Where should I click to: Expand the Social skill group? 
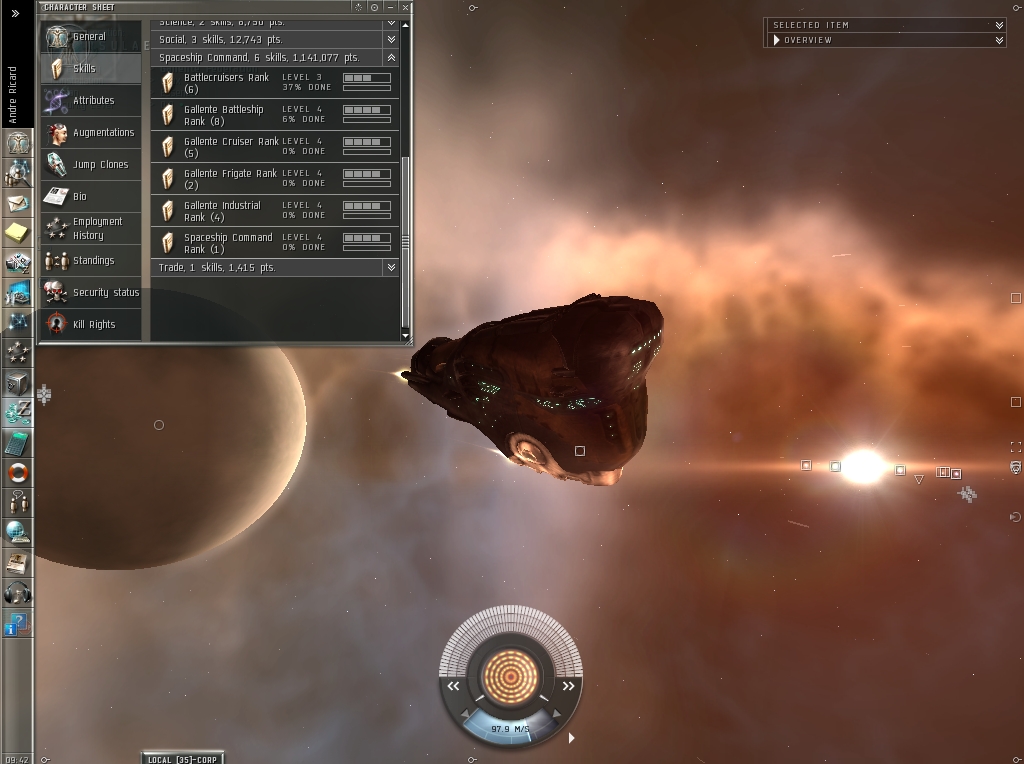(x=391, y=40)
